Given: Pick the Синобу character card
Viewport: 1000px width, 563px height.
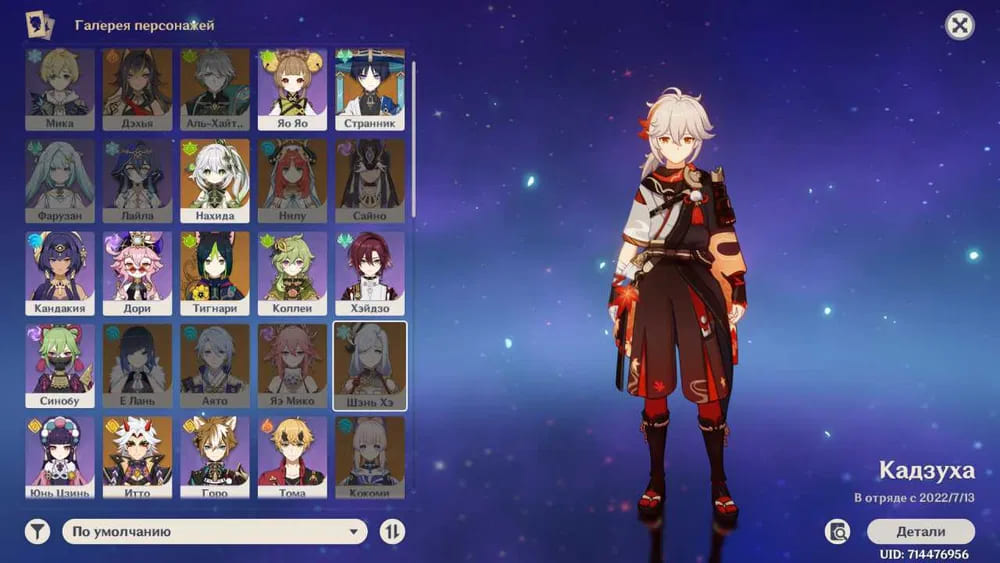Looking at the screenshot, I should (x=60, y=364).
